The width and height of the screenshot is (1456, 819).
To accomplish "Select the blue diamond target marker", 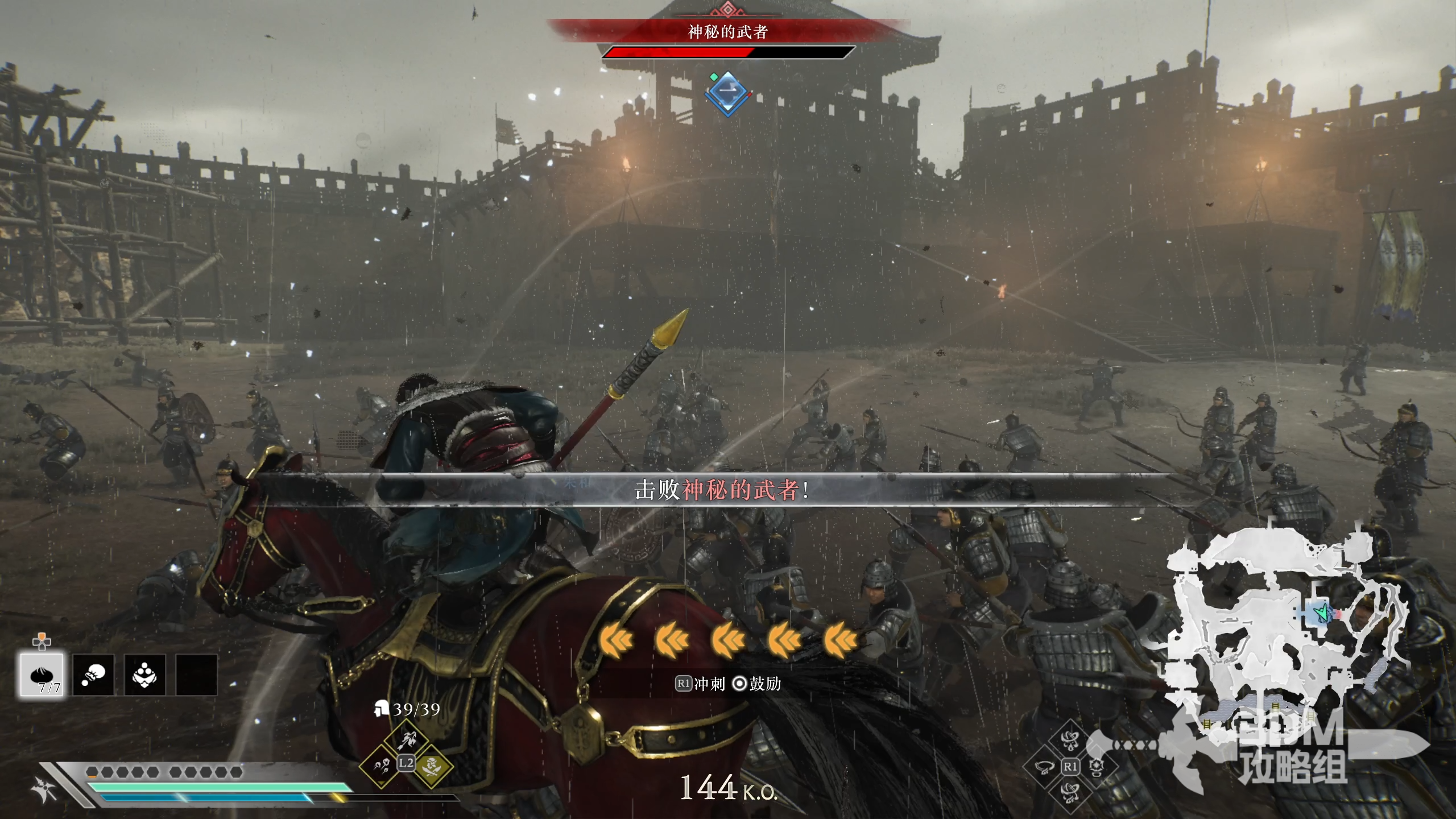I will (x=728, y=93).
